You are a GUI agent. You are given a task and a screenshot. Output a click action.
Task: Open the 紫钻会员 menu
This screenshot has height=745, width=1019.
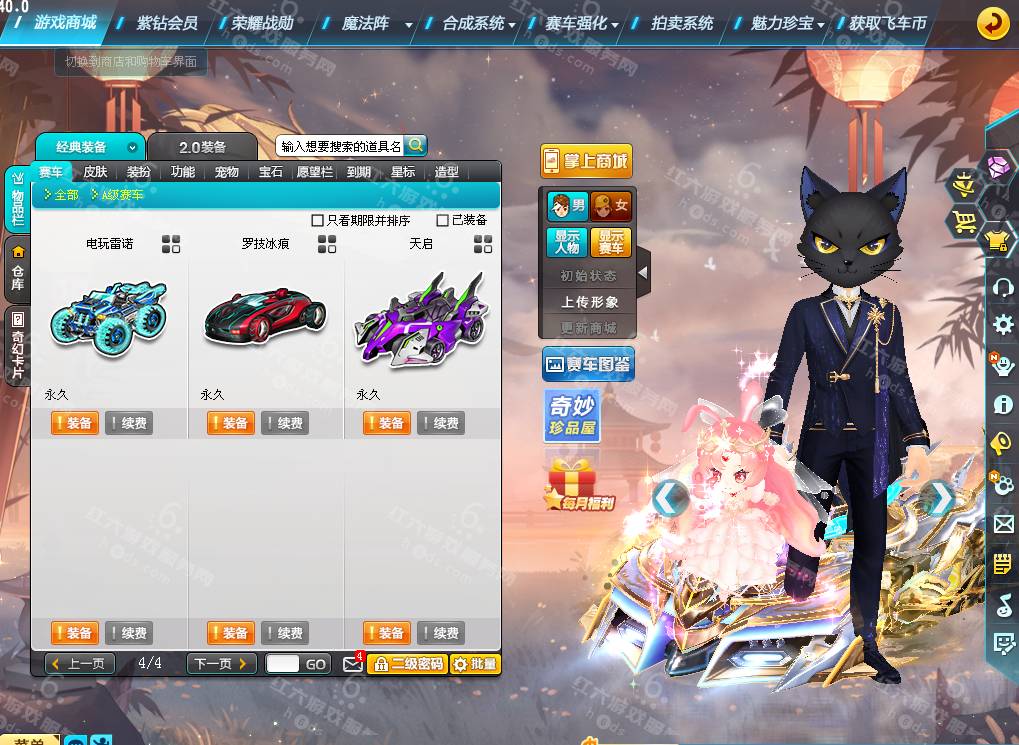pyautogui.click(x=167, y=22)
